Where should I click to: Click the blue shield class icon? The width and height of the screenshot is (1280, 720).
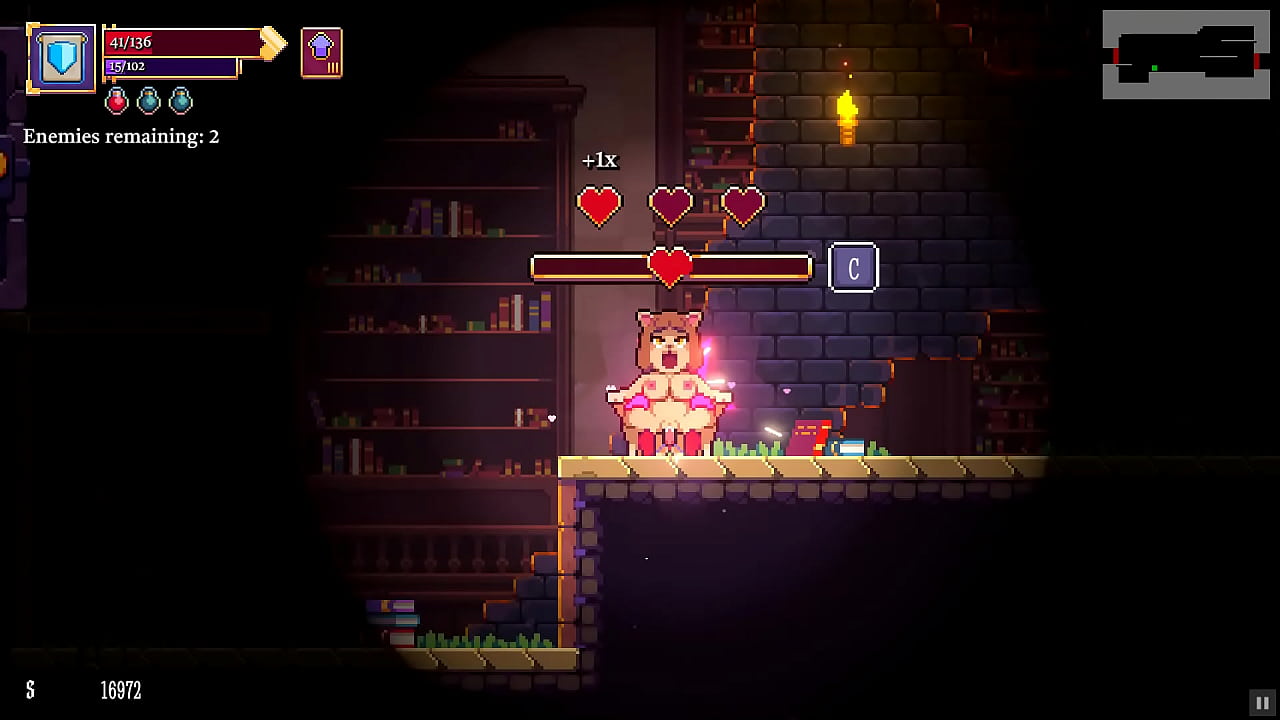click(62, 57)
